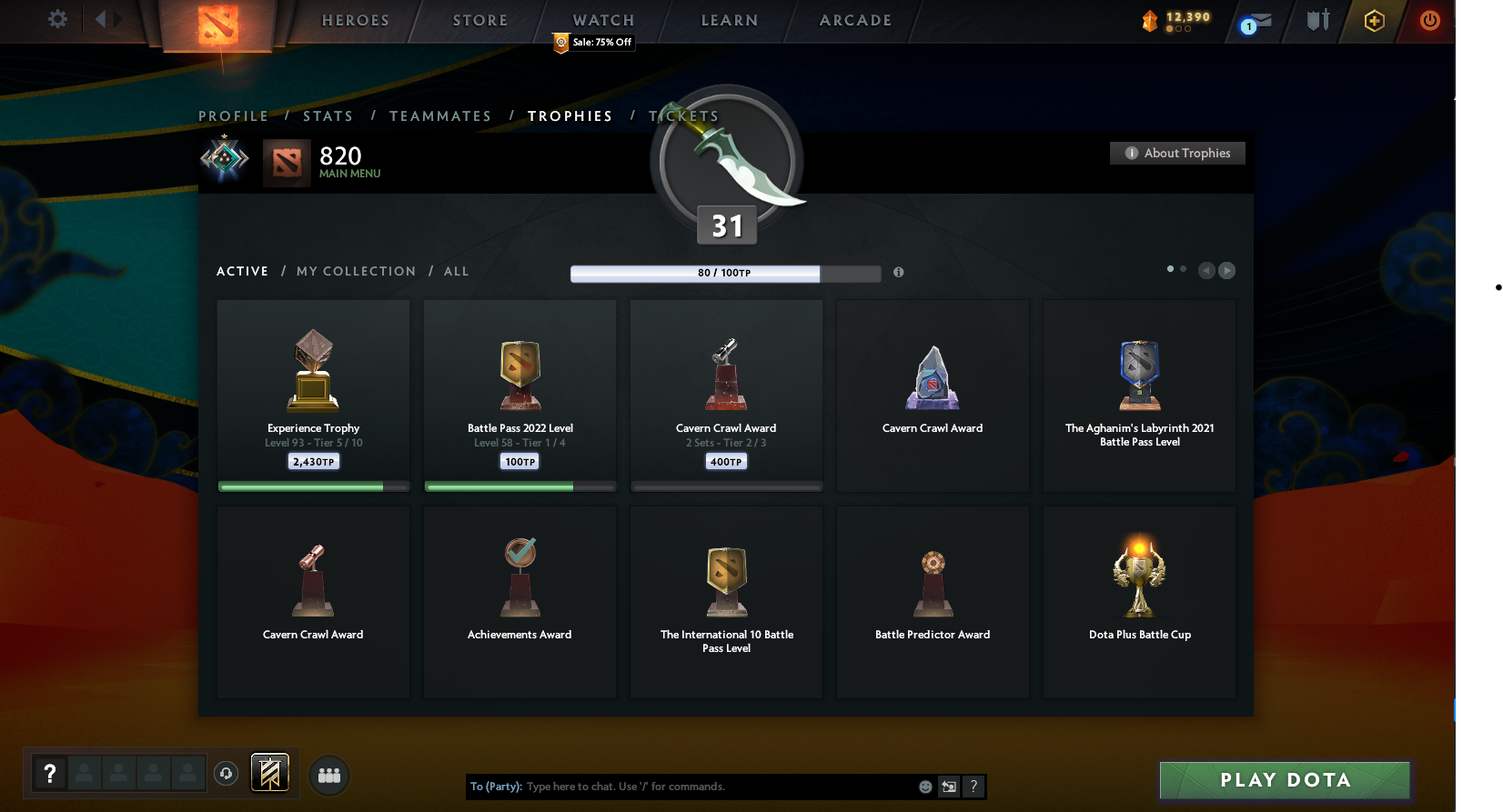Screen dimensions: 1503x812
Task: Open the Armory shield and sword icon
Action: (x=1316, y=20)
